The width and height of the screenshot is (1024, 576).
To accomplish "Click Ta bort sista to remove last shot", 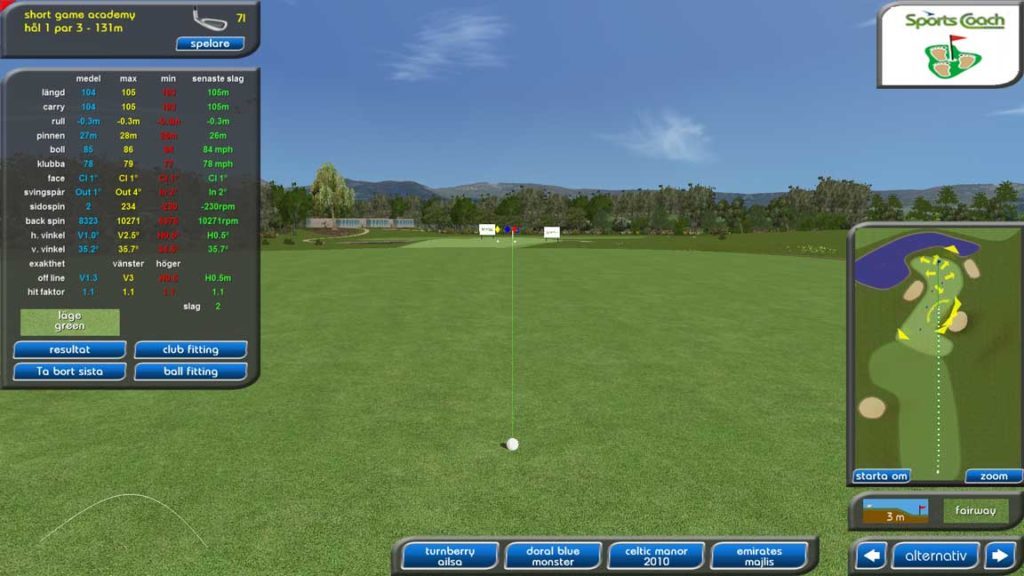I will click(69, 371).
